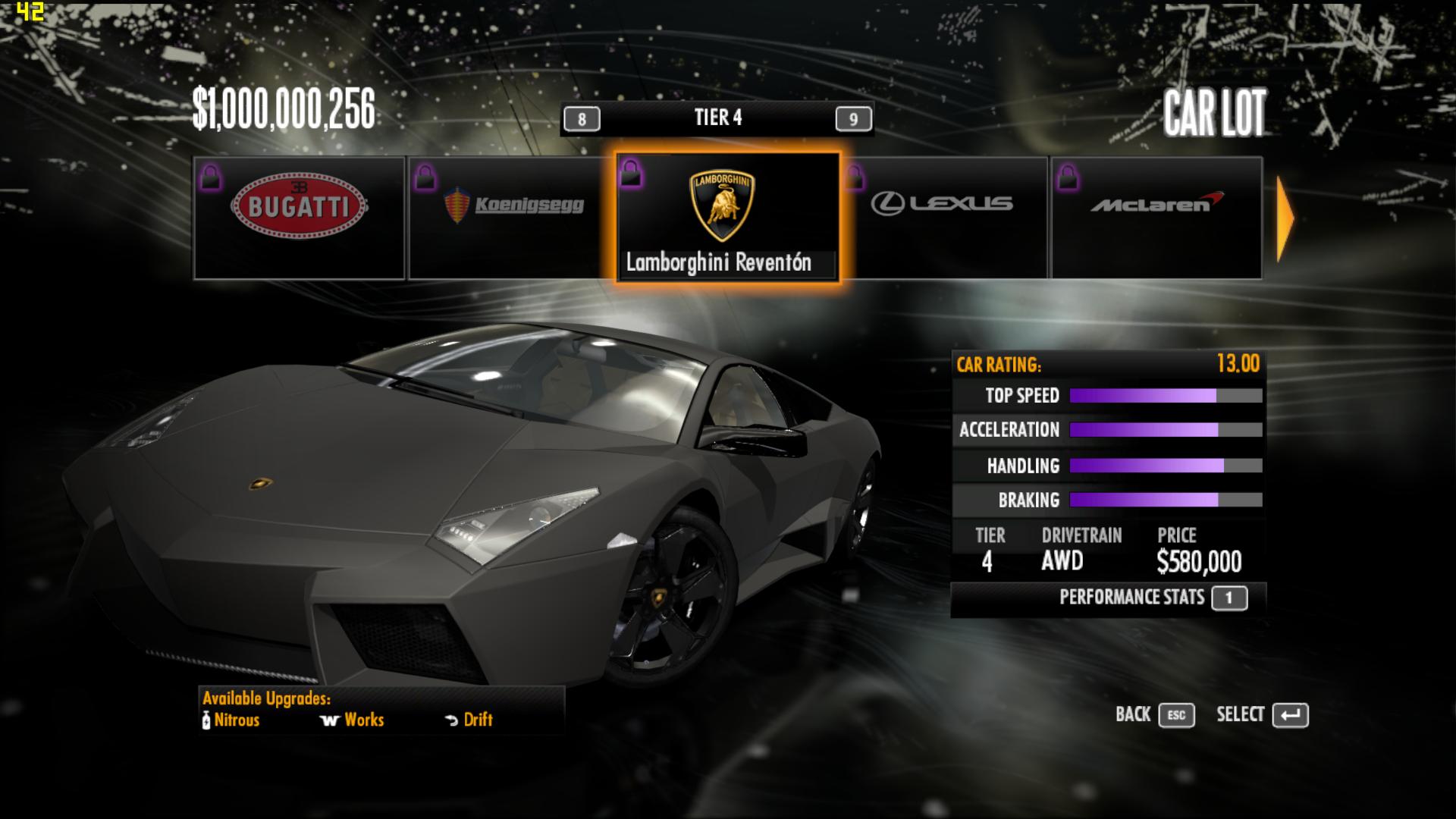
Task: Choose the Koenigsegg brand tile
Action: pos(512,218)
